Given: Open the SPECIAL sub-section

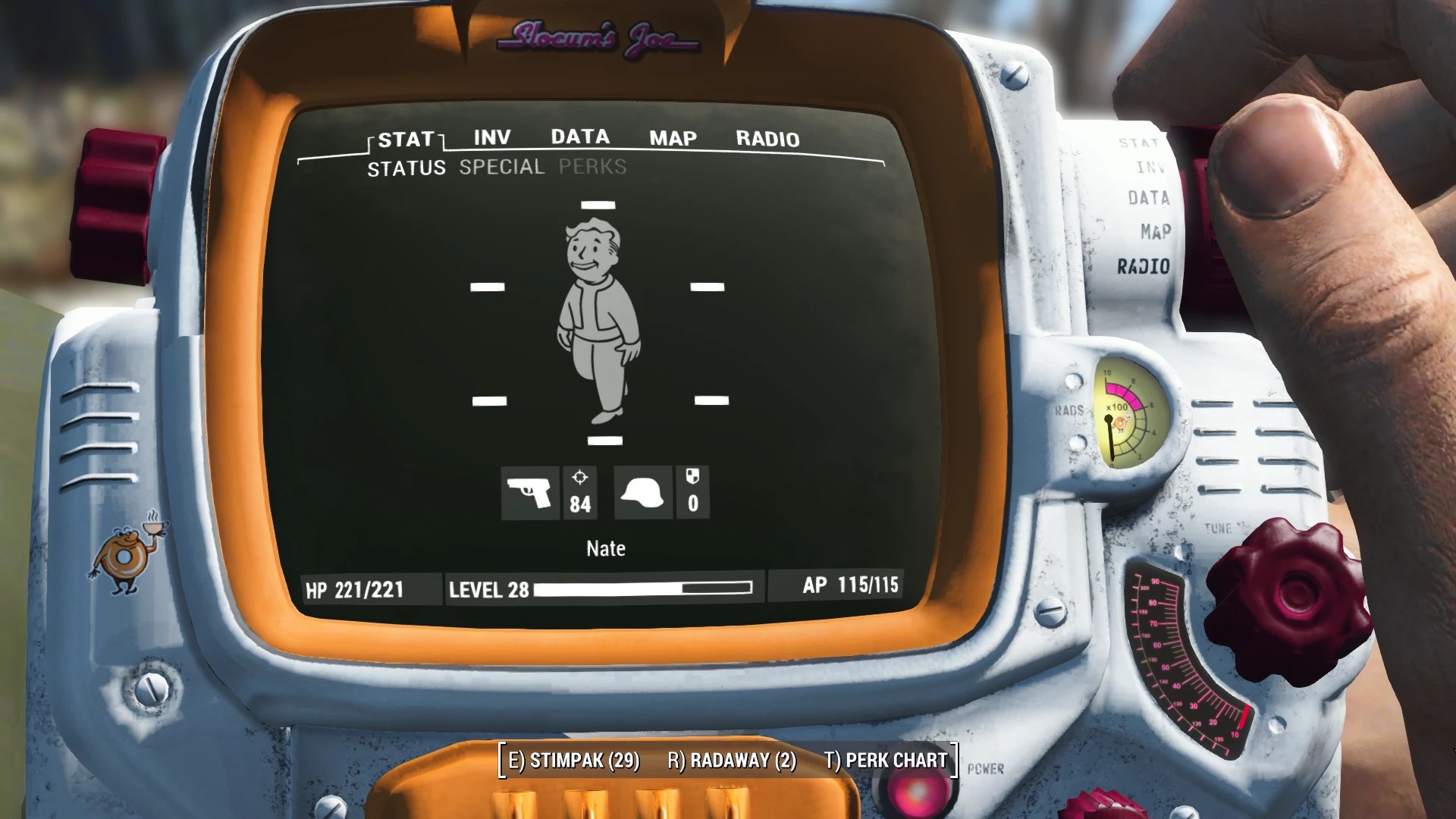Looking at the screenshot, I should 500,167.
